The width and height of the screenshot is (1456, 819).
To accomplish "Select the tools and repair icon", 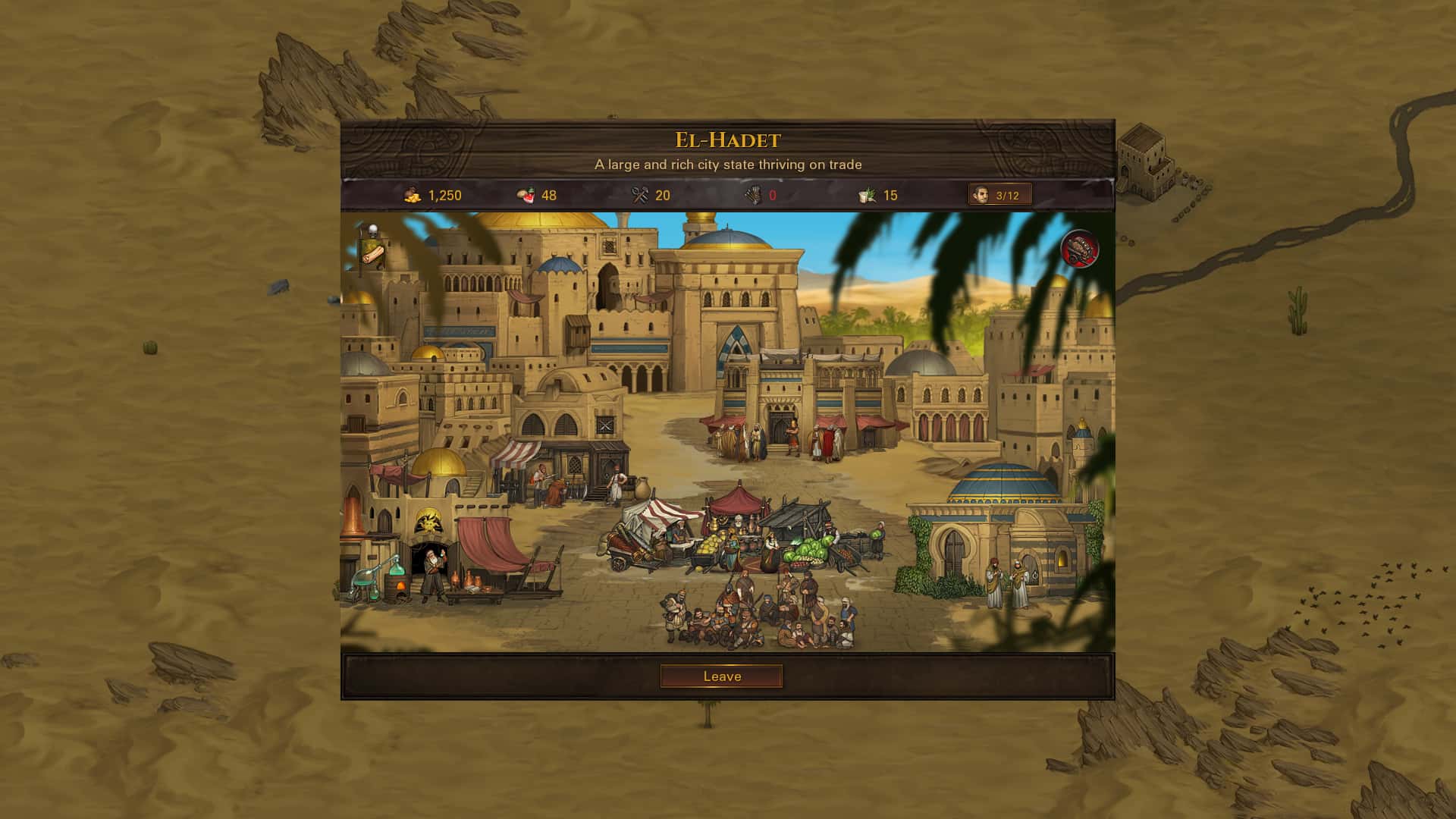I will [x=639, y=195].
